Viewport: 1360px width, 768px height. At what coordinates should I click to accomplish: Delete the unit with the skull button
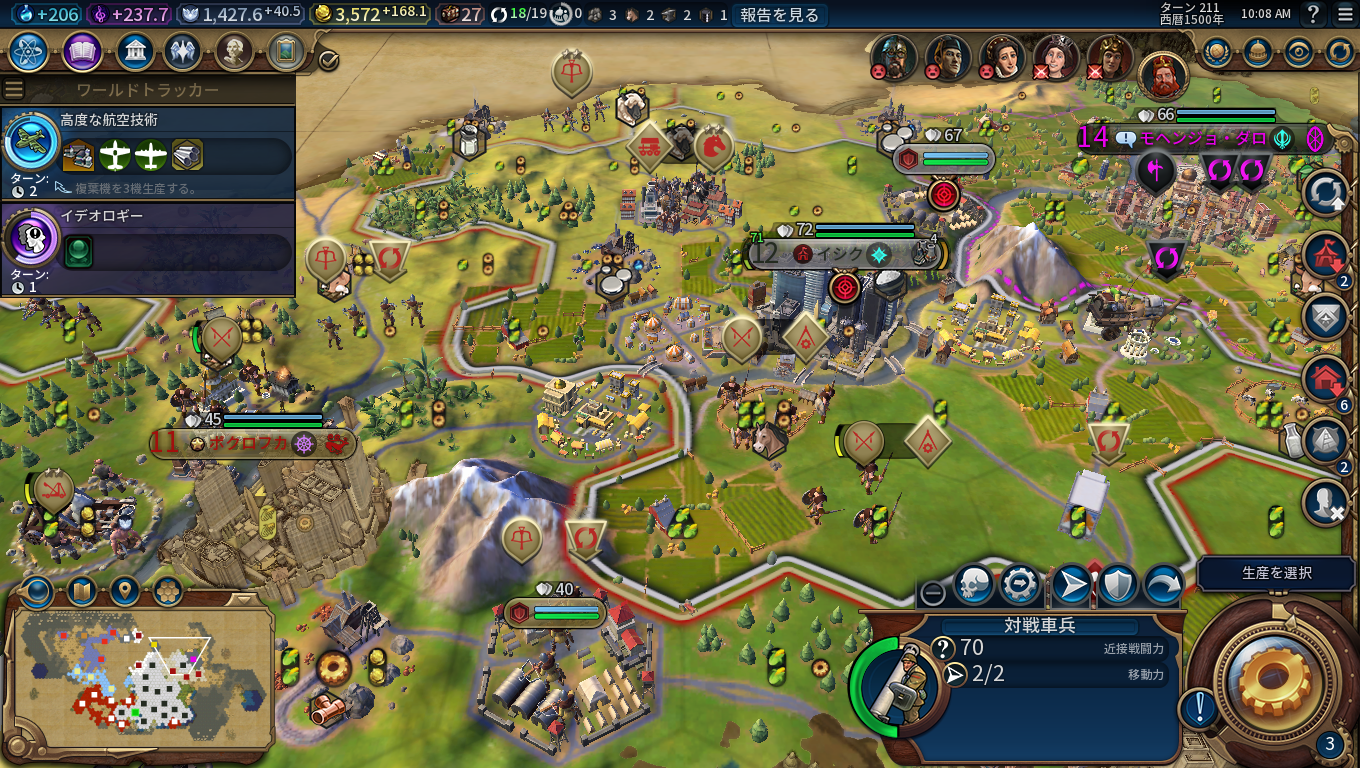973,587
